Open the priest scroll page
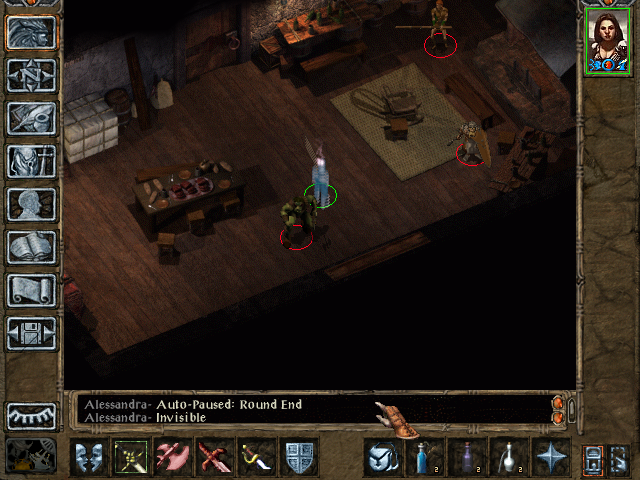The height and width of the screenshot is (480, 640). click(x=32, y=290)
